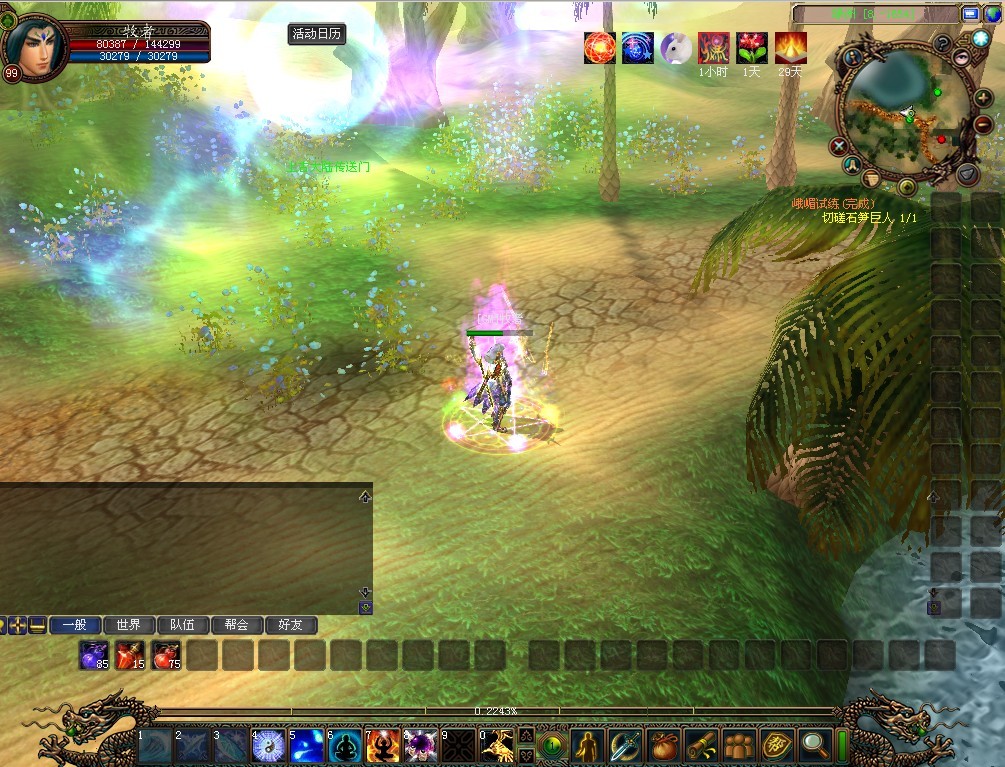Open the sword skills menu icon
Viewport: 1005px width, 767px height.
(x=625, y=746)
